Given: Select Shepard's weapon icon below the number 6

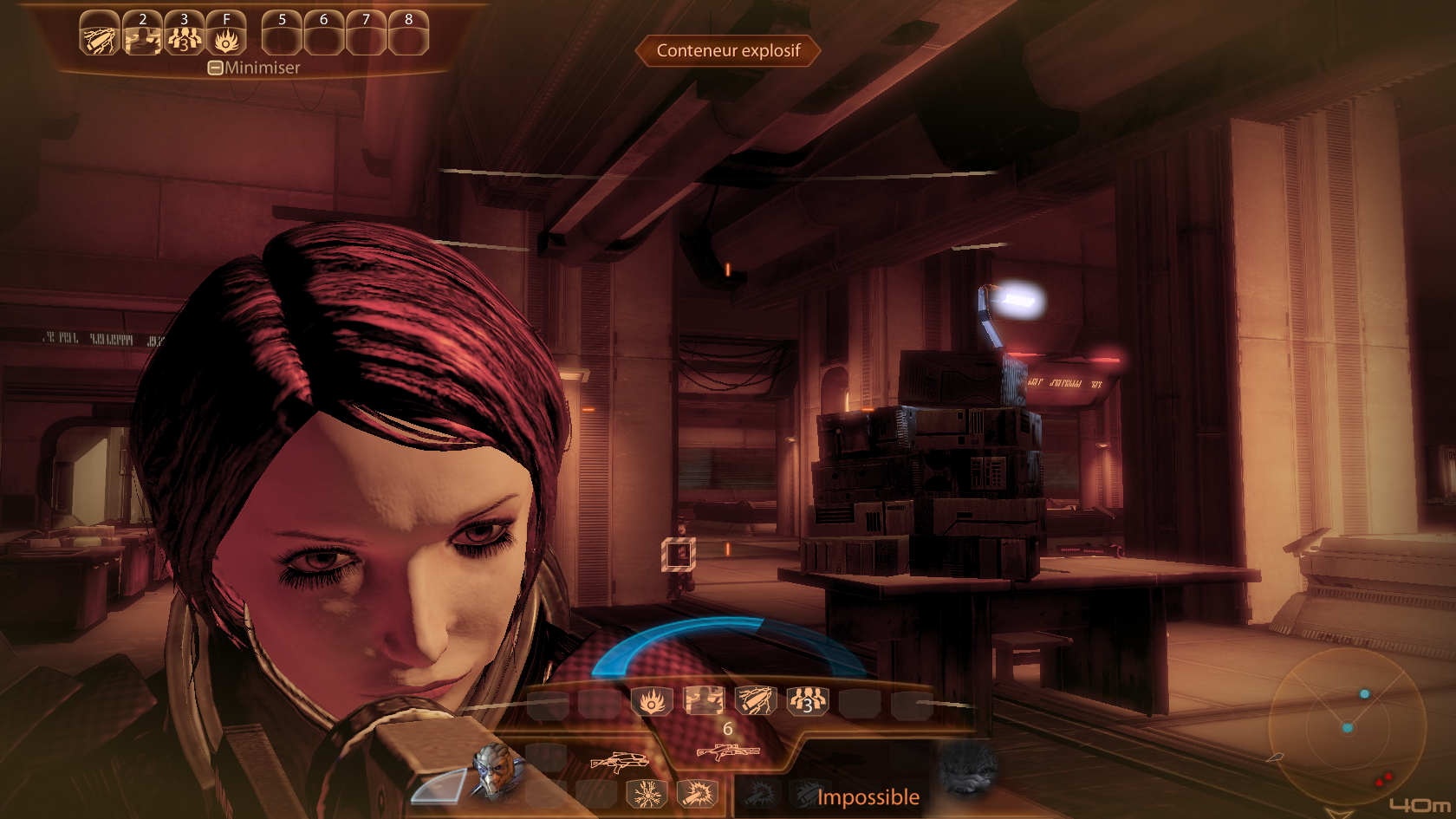Looking at the screenshot, I should click(x=728, y=751).
